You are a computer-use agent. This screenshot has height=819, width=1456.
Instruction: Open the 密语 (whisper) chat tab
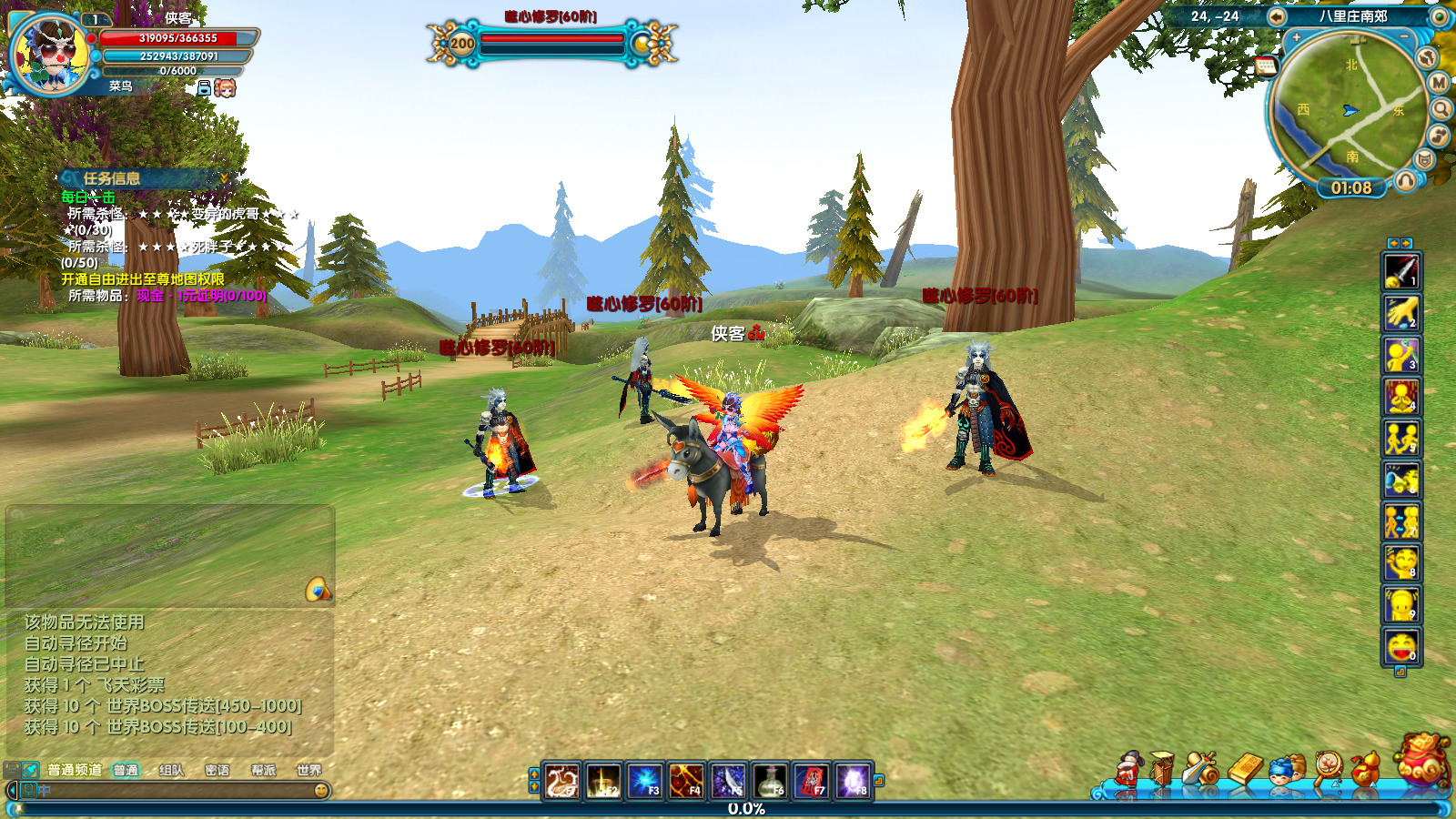(217, 770)
